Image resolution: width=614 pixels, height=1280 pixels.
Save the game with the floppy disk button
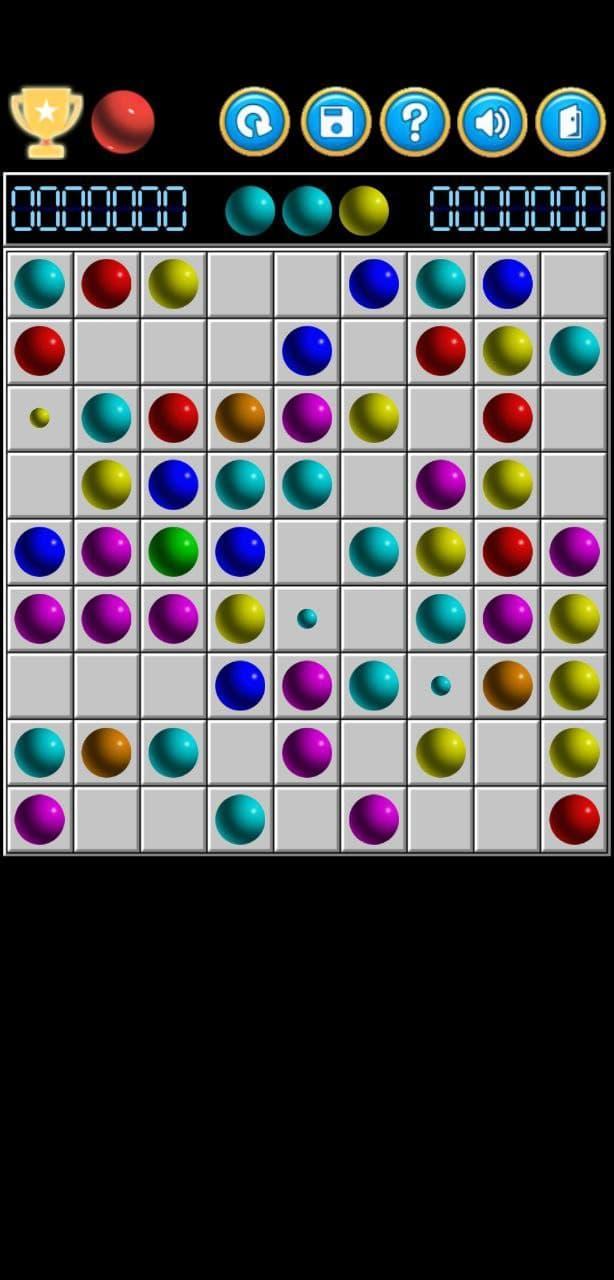coord(336,122)
